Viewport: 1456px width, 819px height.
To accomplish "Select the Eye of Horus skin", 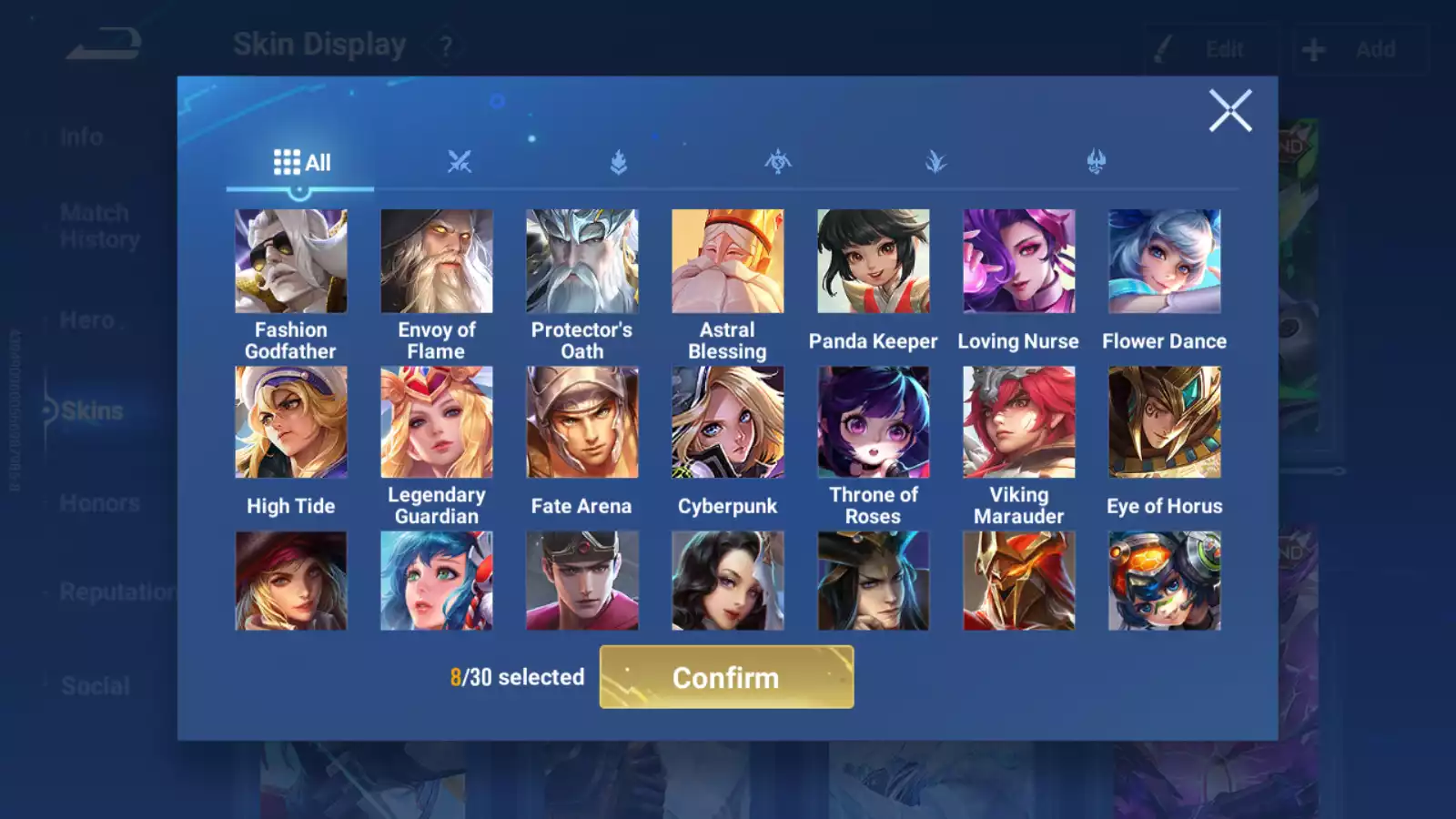I will click(1164, 420).
